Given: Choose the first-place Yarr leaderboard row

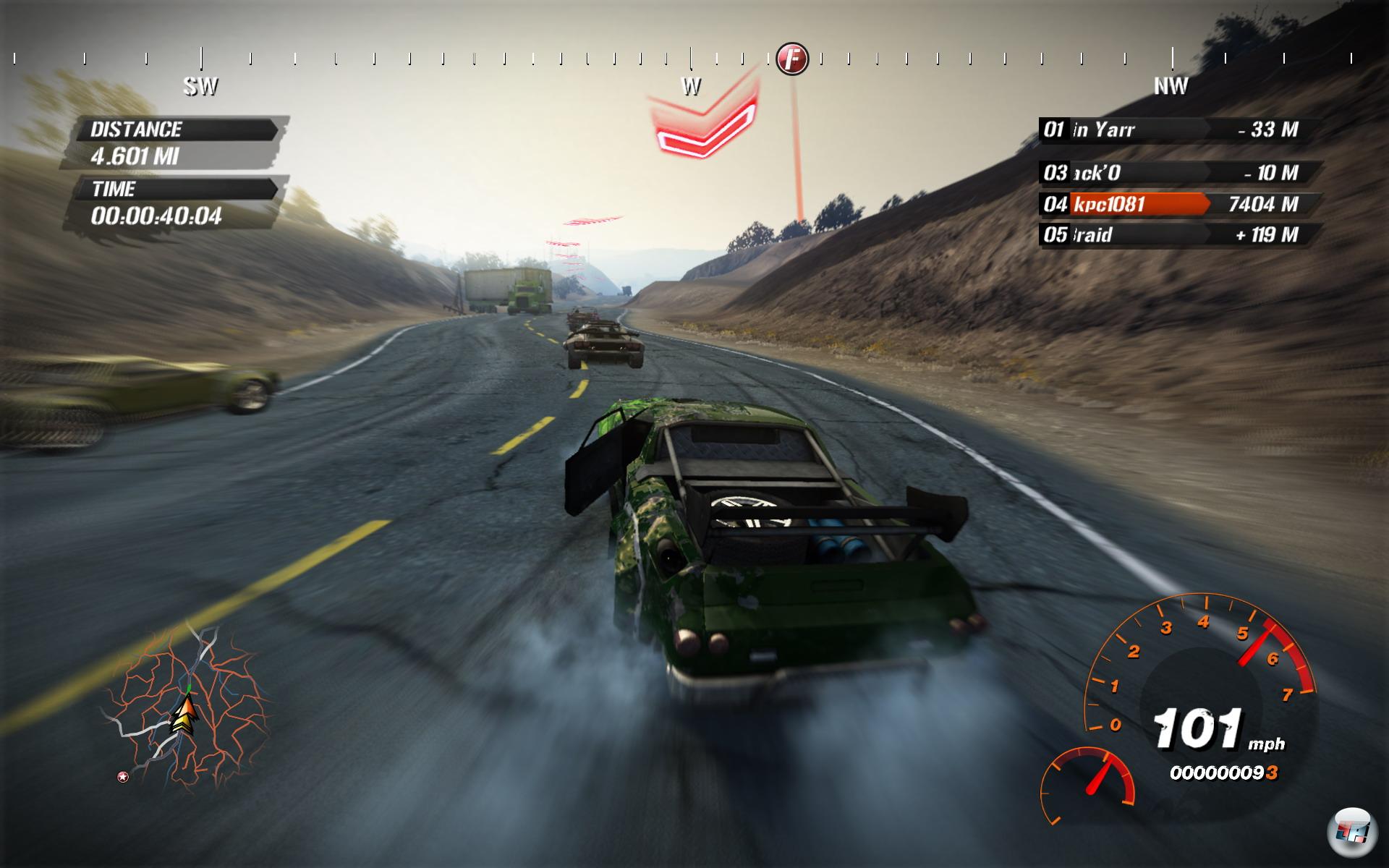Looking at the screenshot, I should tap(1179, 130).
